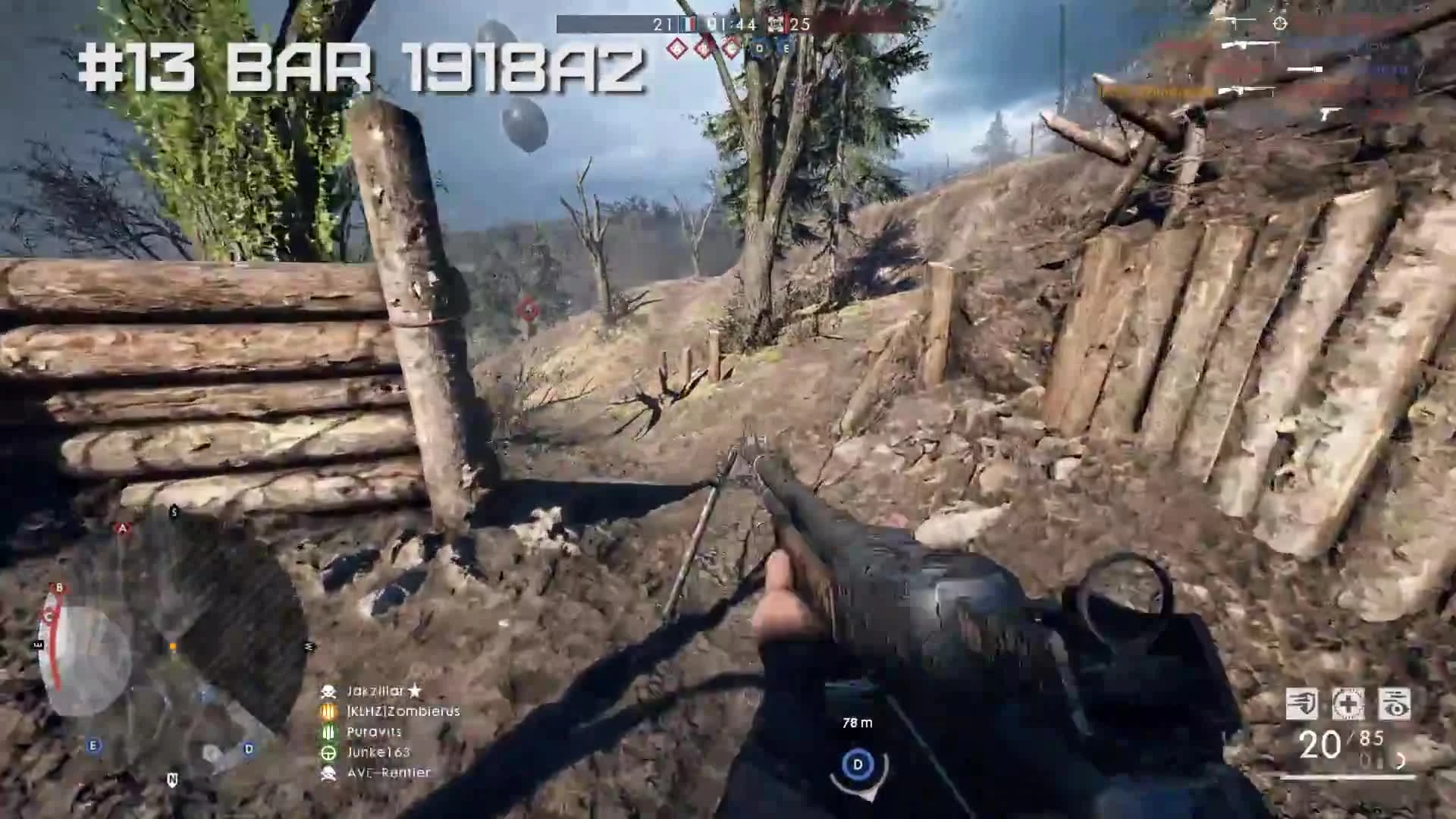The height and width of the screenshot is (819, 1456).
Task: Click the player name AVE-Rentier in the feed
Action: (388, 773)
